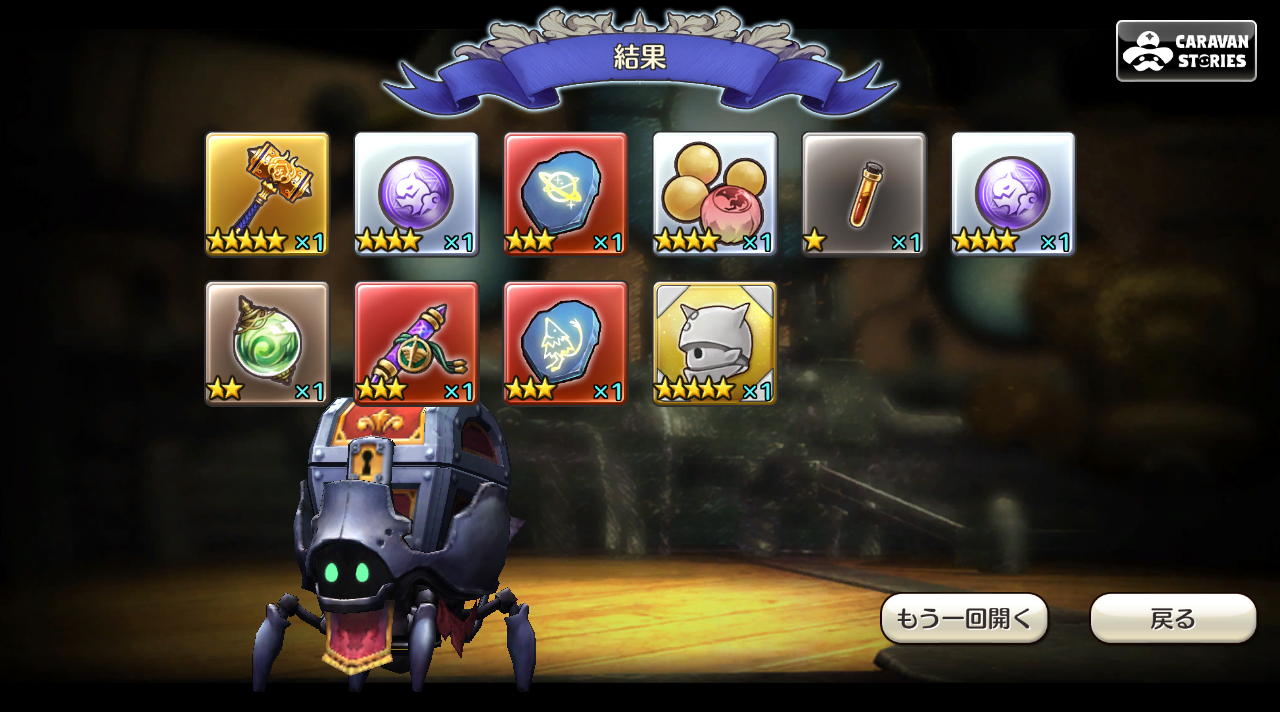Click the もう一回開く button
This screenshot has height=712, width=1280.
(x=964, y=618)
